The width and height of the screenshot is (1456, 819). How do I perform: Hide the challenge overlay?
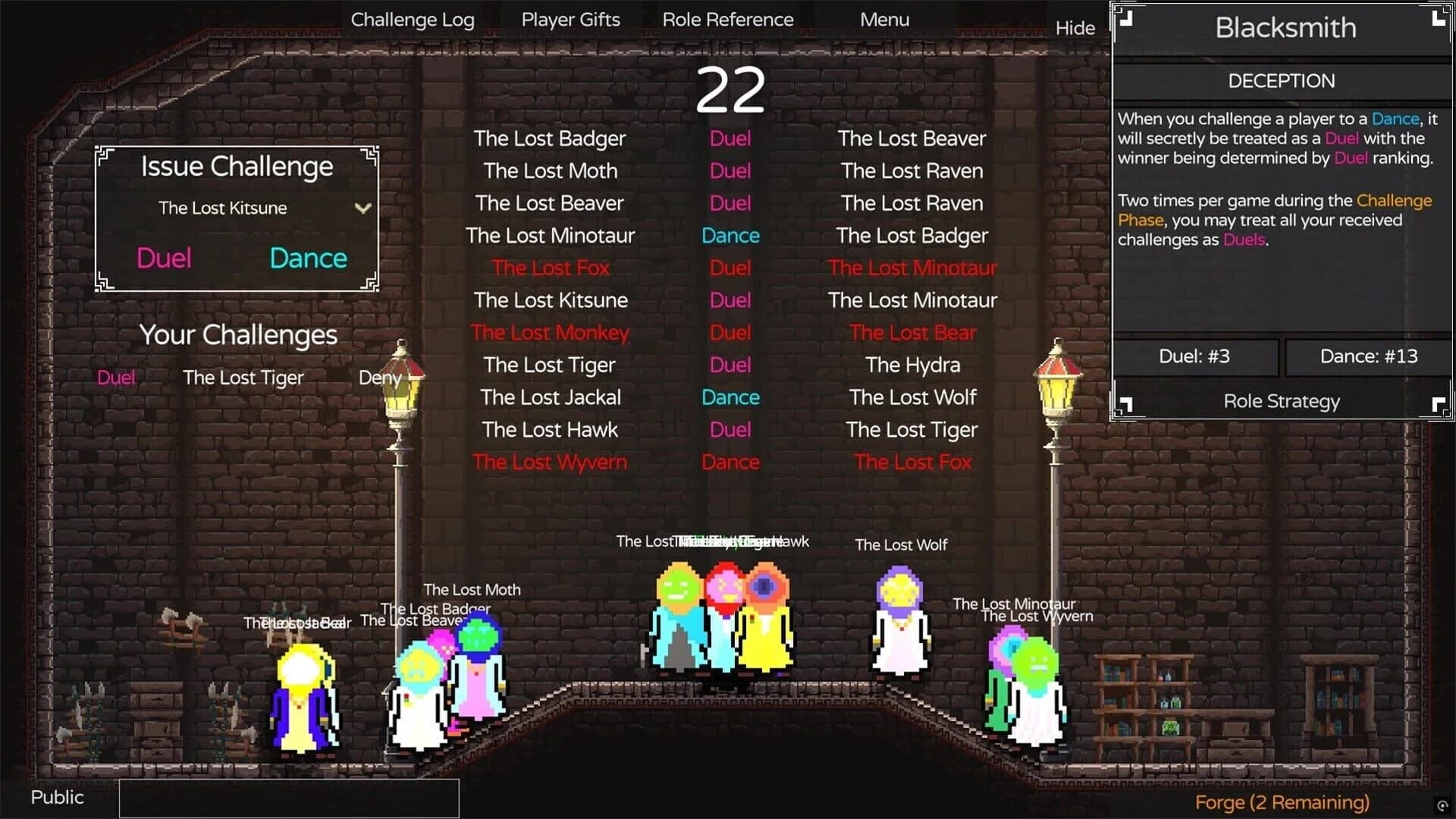click(1075, 28)
